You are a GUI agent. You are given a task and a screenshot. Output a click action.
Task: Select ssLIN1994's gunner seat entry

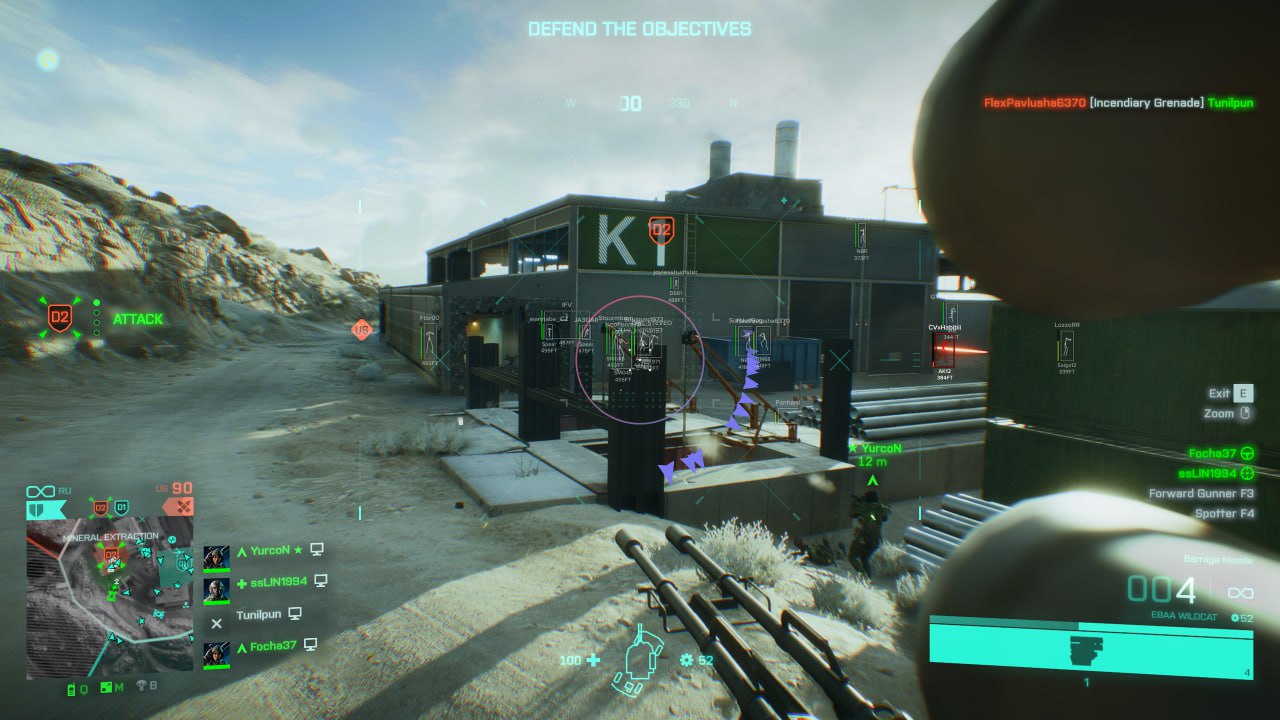click(1215, 473)
